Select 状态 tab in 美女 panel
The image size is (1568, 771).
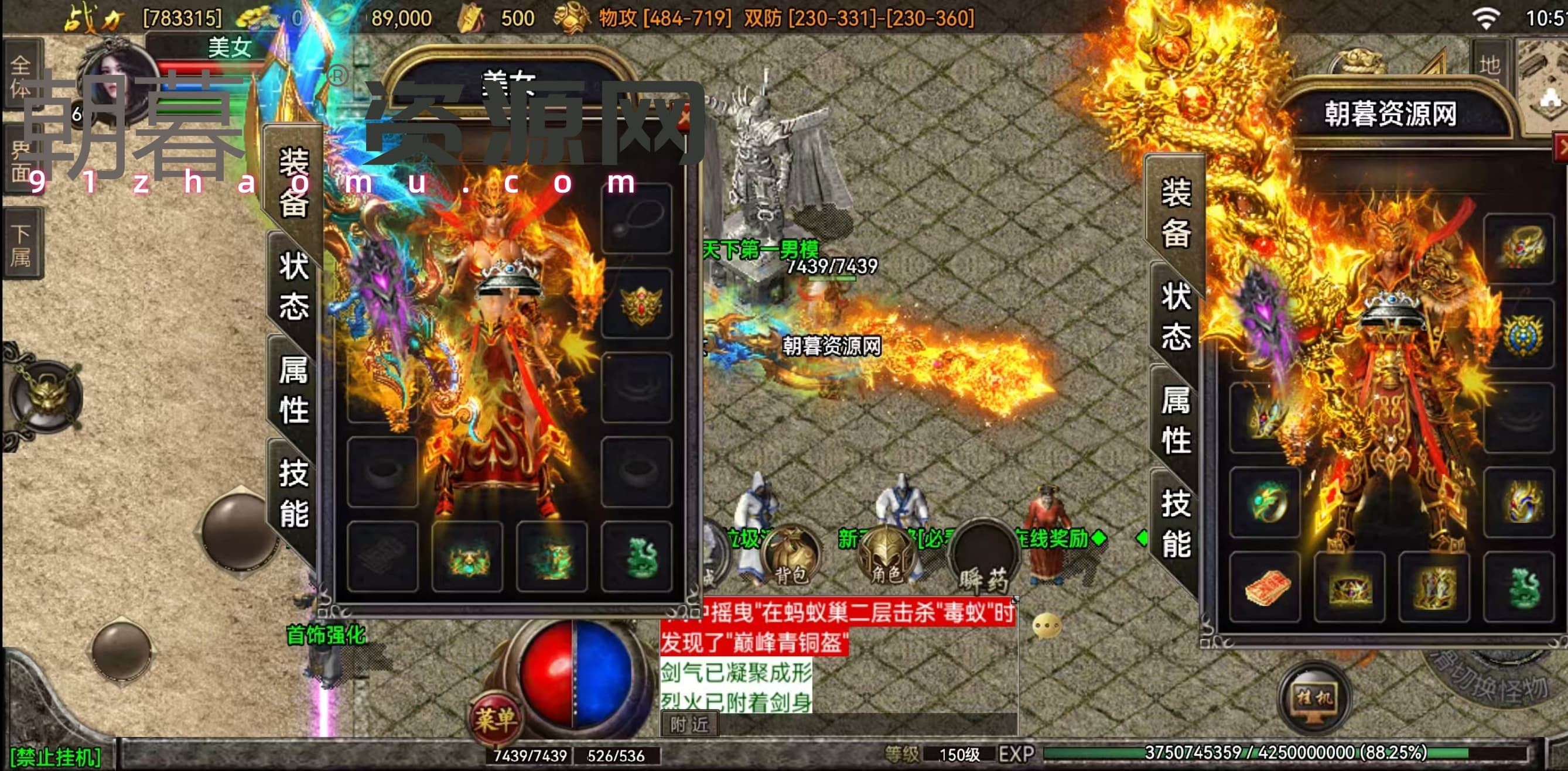point(293,286)
